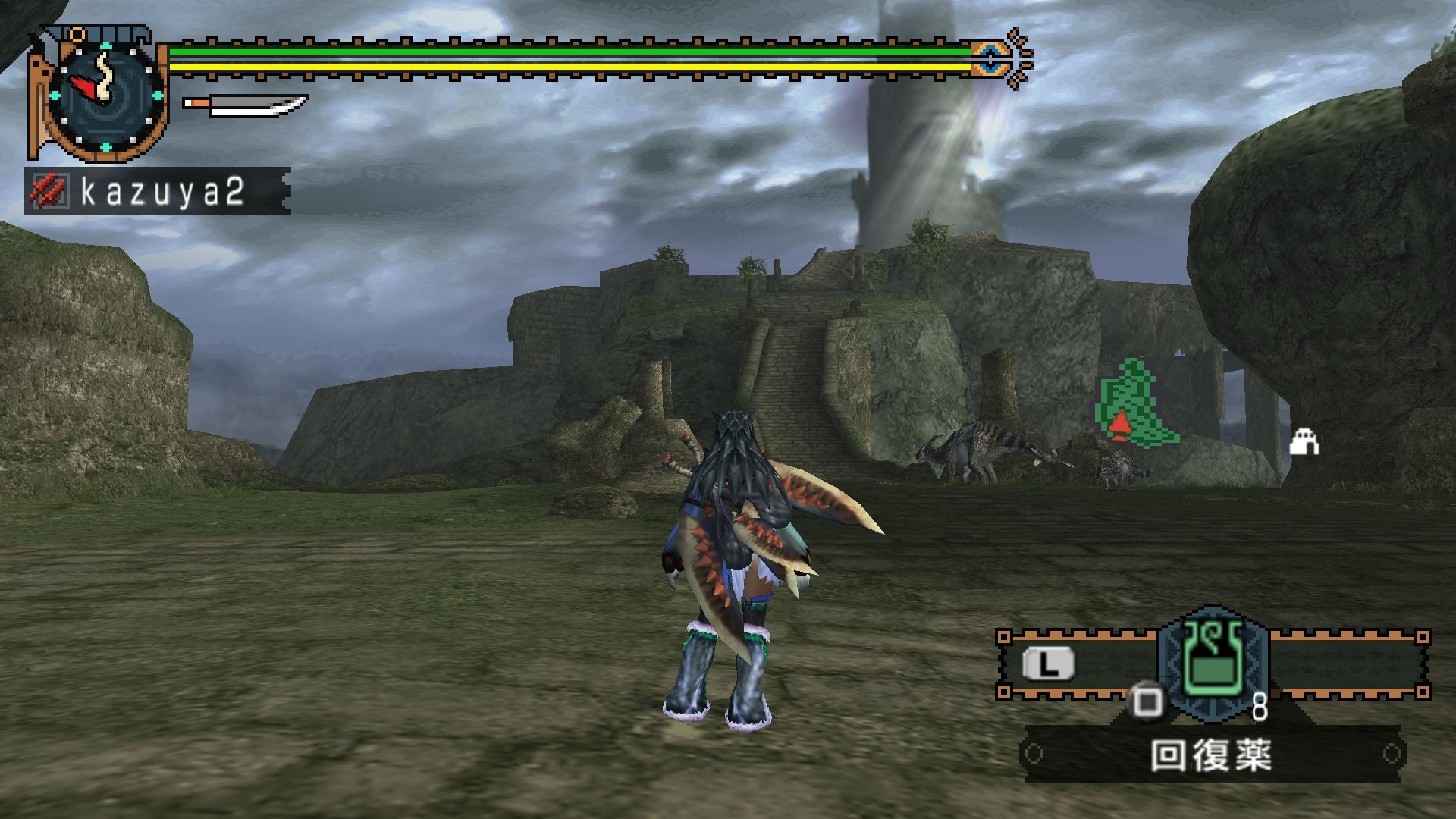Select the green potion item icon
Image resolution: width=1456 pixels, height=819 pixels.
pyautogui.click(x=1212, y=661)
